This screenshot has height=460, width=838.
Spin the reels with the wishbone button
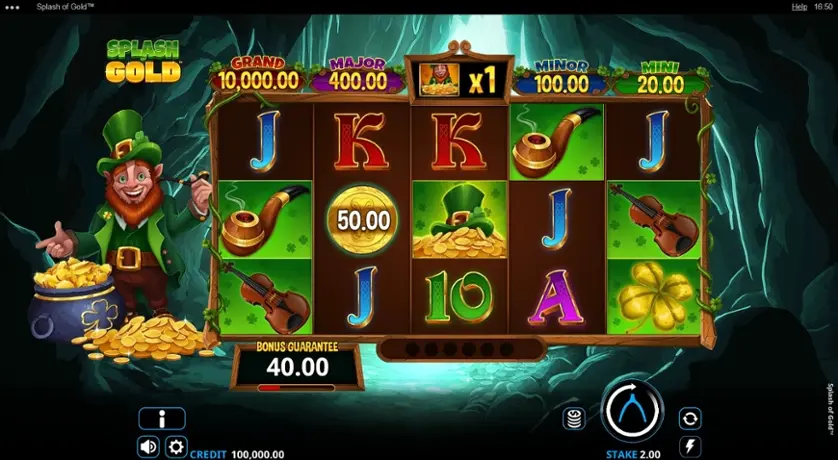coord(632,411)
